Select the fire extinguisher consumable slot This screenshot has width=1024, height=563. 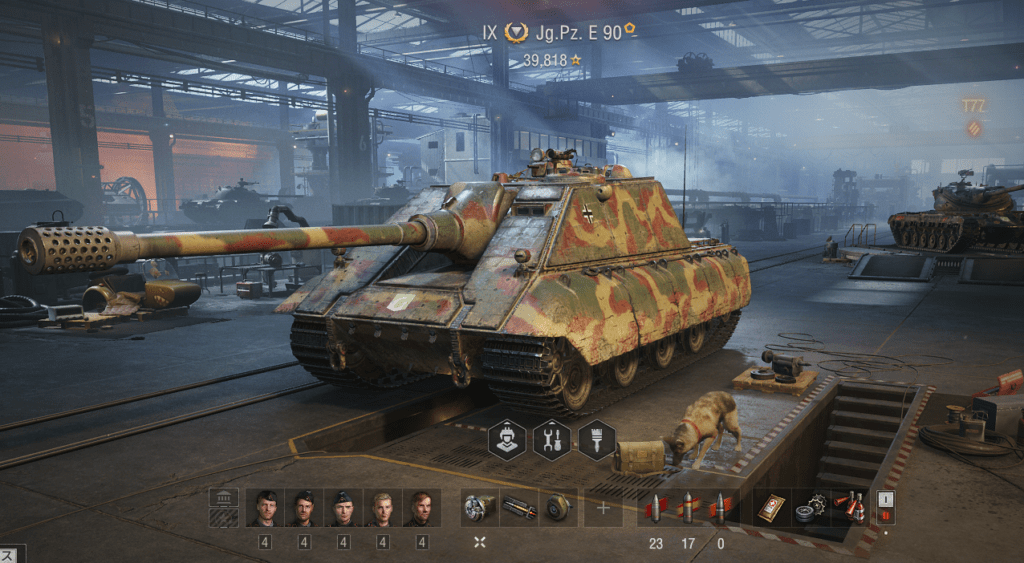click(x=849, y=508)
